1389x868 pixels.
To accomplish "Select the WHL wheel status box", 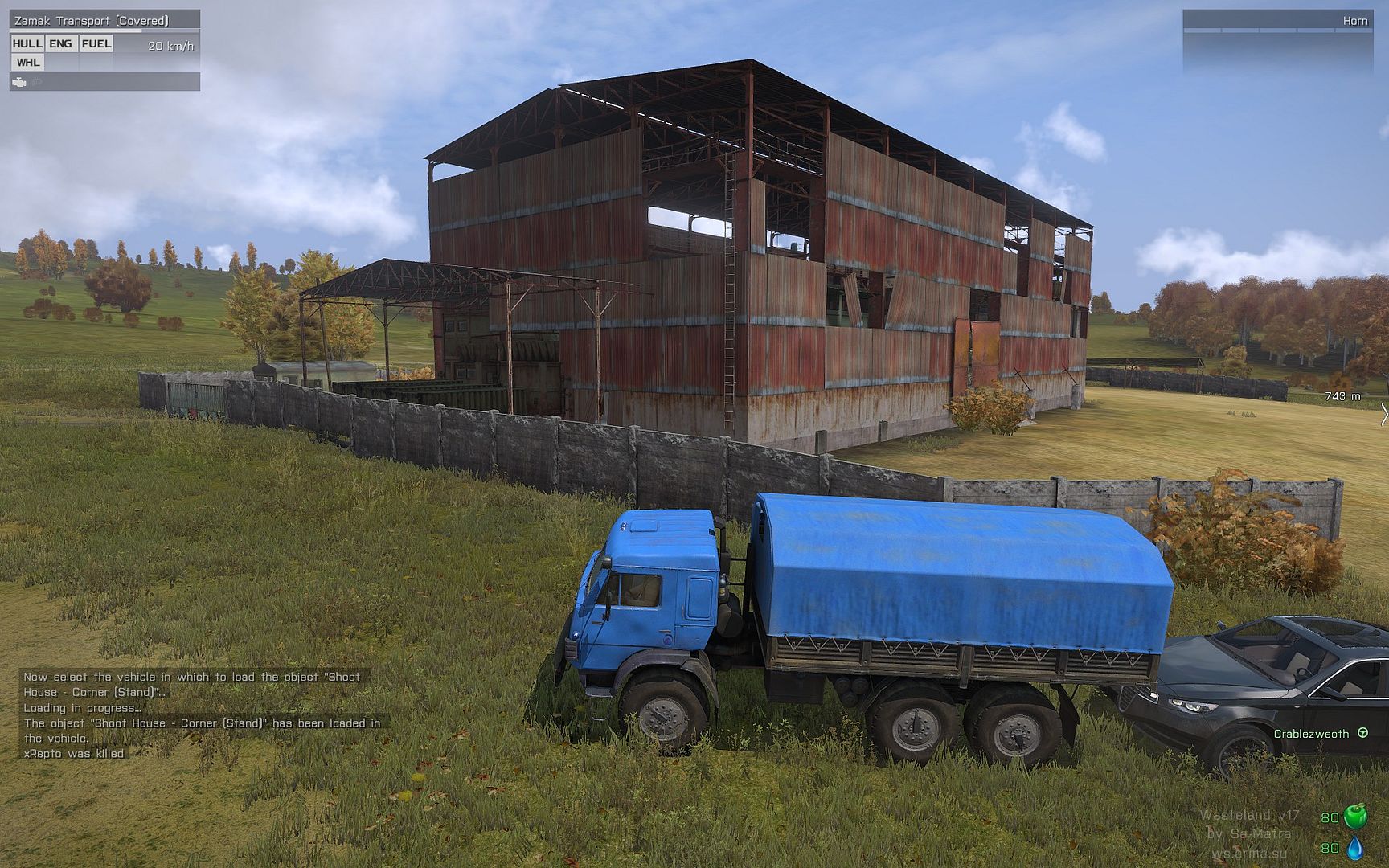I will (27, 63).
